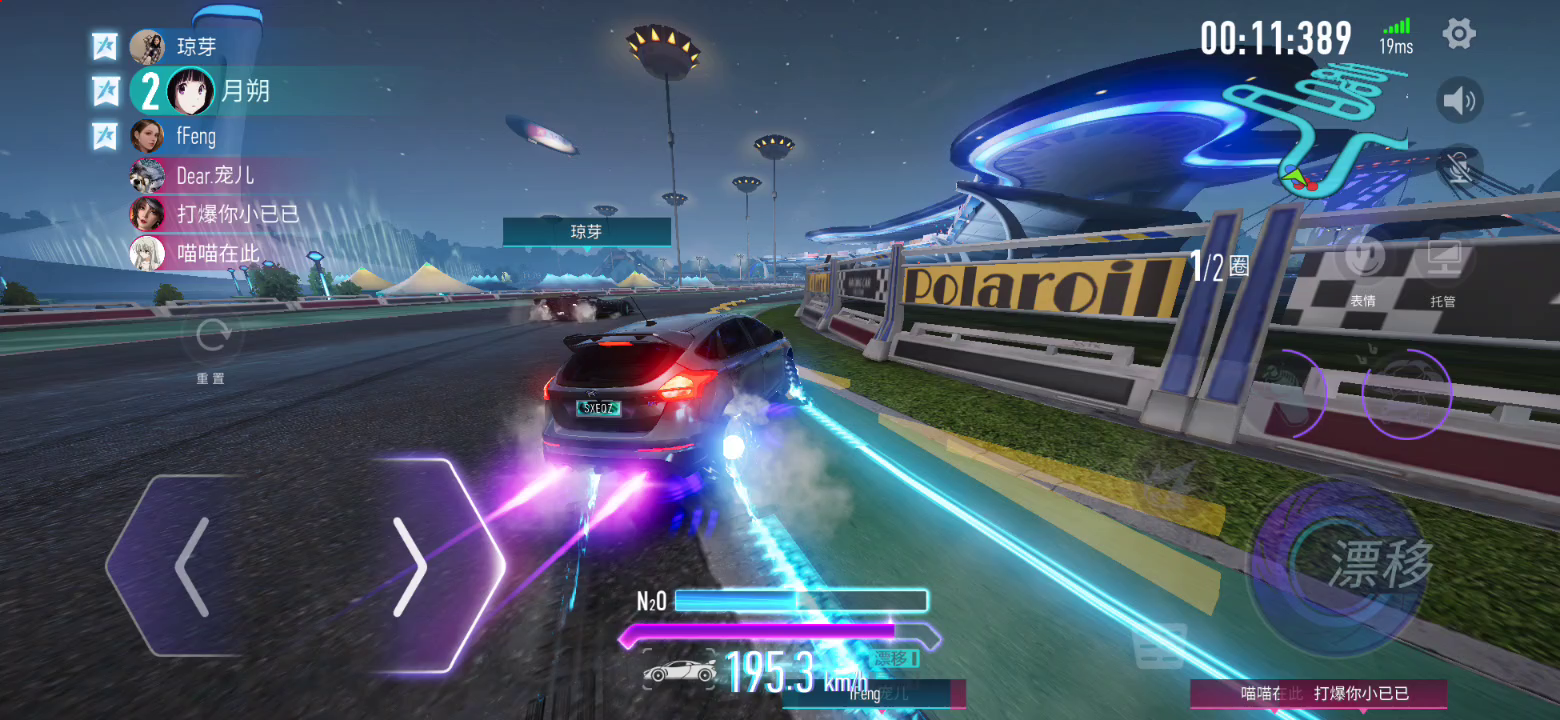The width and height of the screenshot is (1560, 720).
Task: Select player 琼芽 in the ranking list
Action: pos(196,47)
